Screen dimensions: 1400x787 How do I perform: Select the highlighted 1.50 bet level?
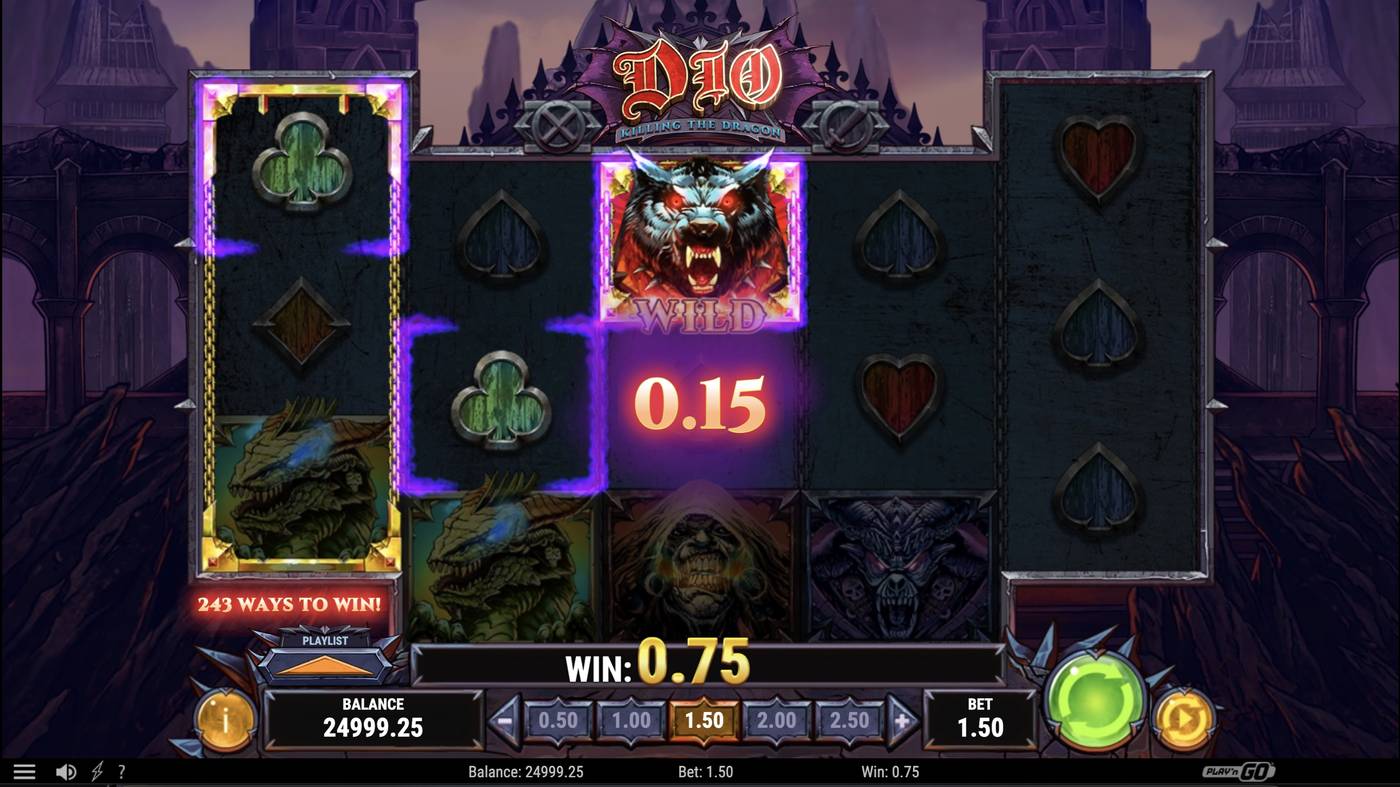pos(703,718)
